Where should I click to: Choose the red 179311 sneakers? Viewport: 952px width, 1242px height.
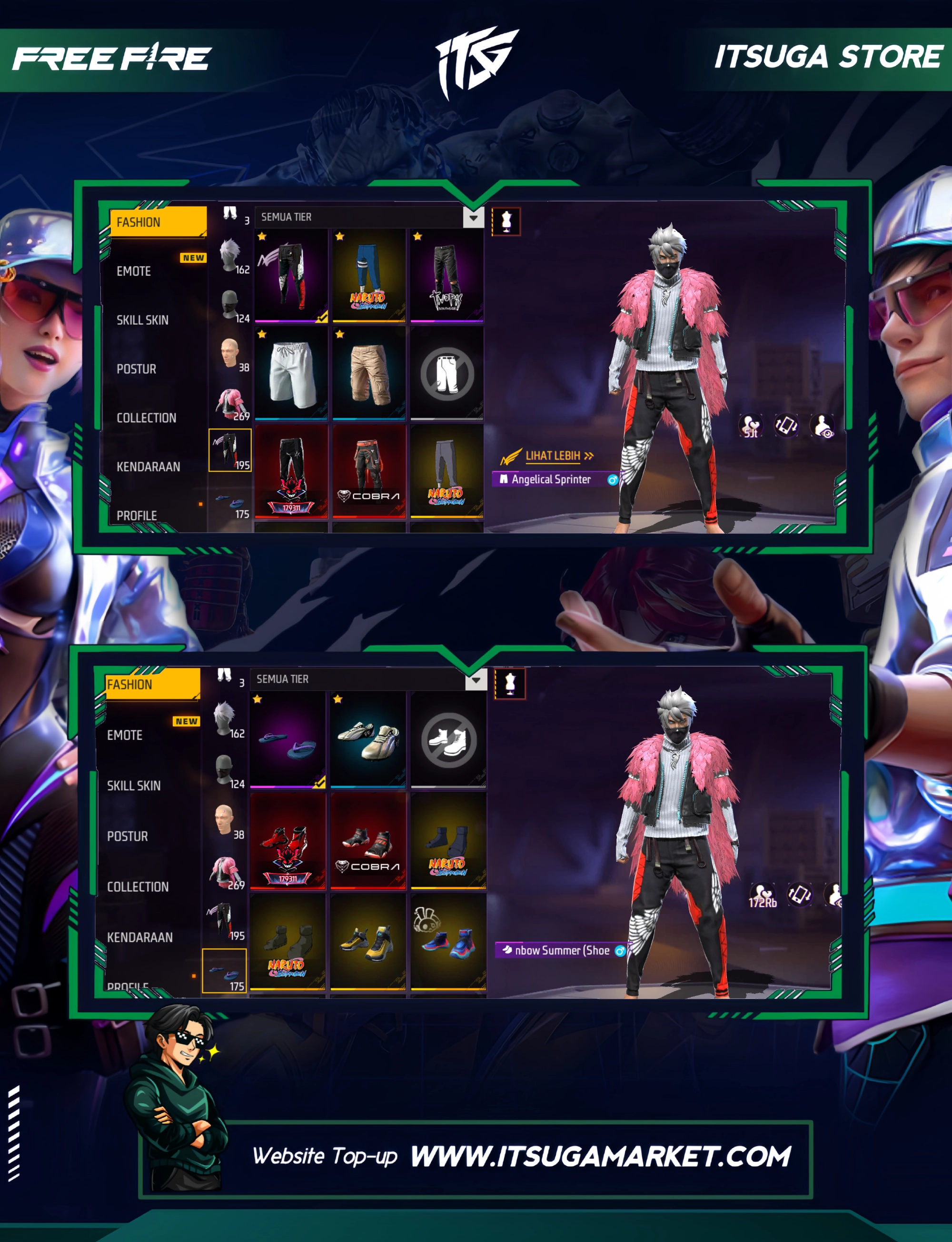coord(288,841)
